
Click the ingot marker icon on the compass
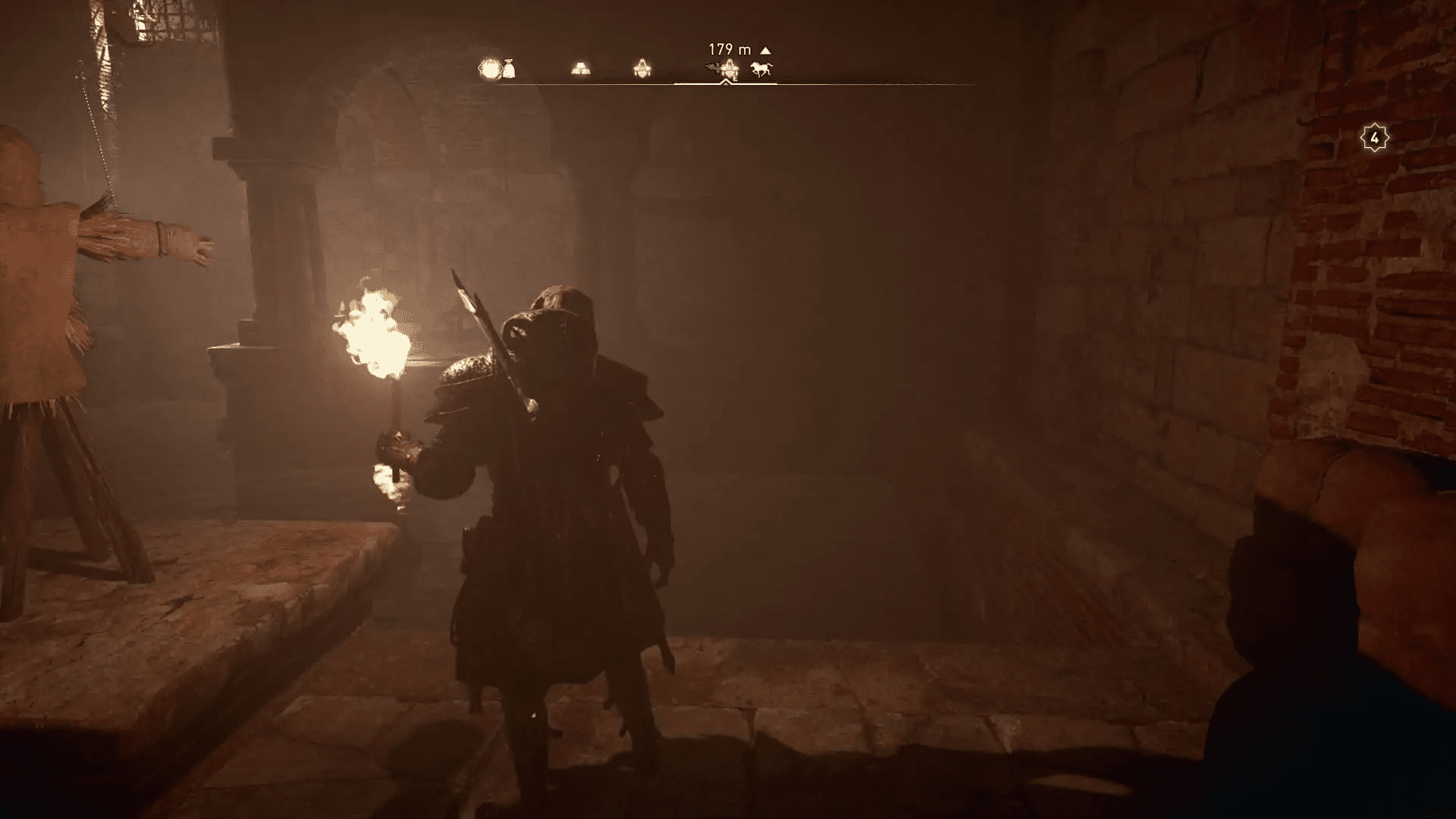579,68
